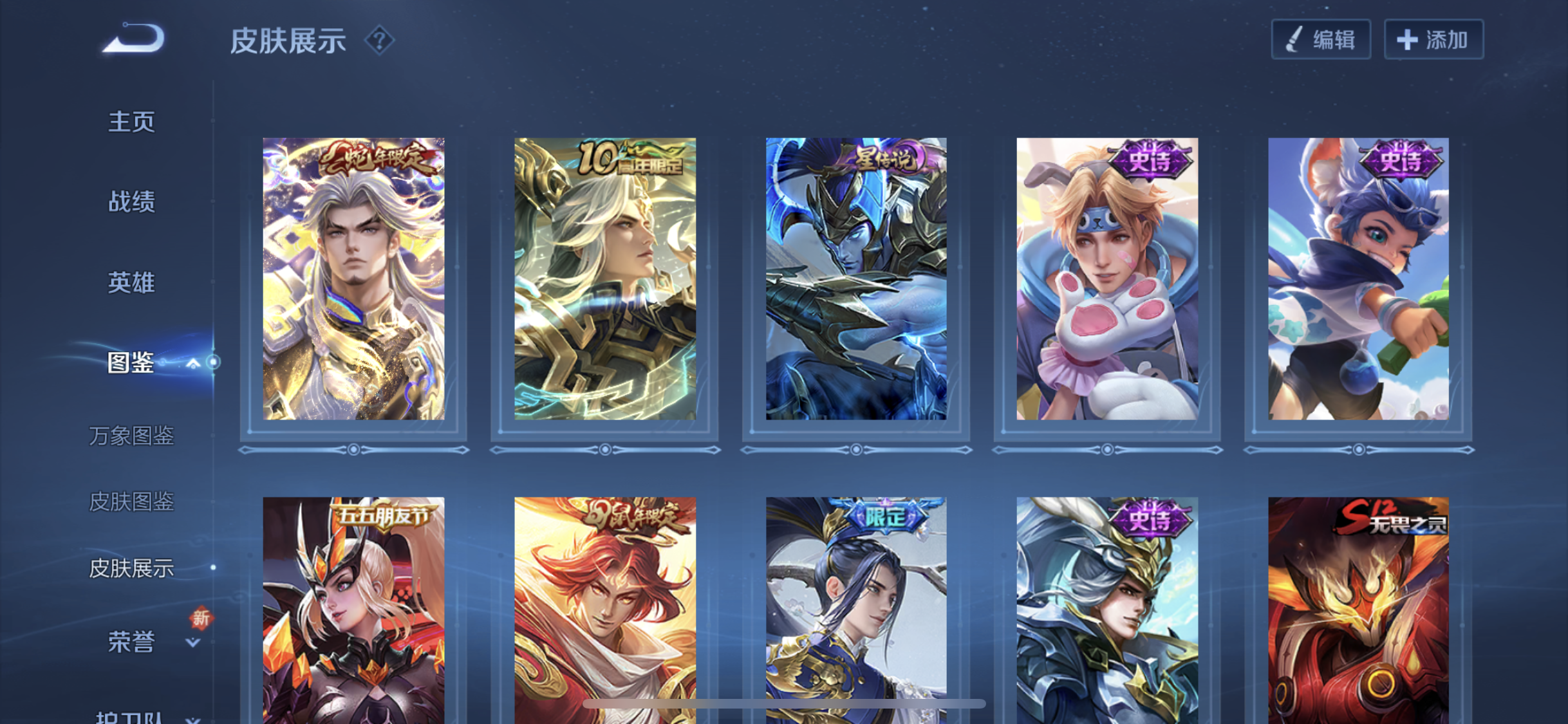Pick the 史诗 skin with bunny paw glove

[1106, 279]
